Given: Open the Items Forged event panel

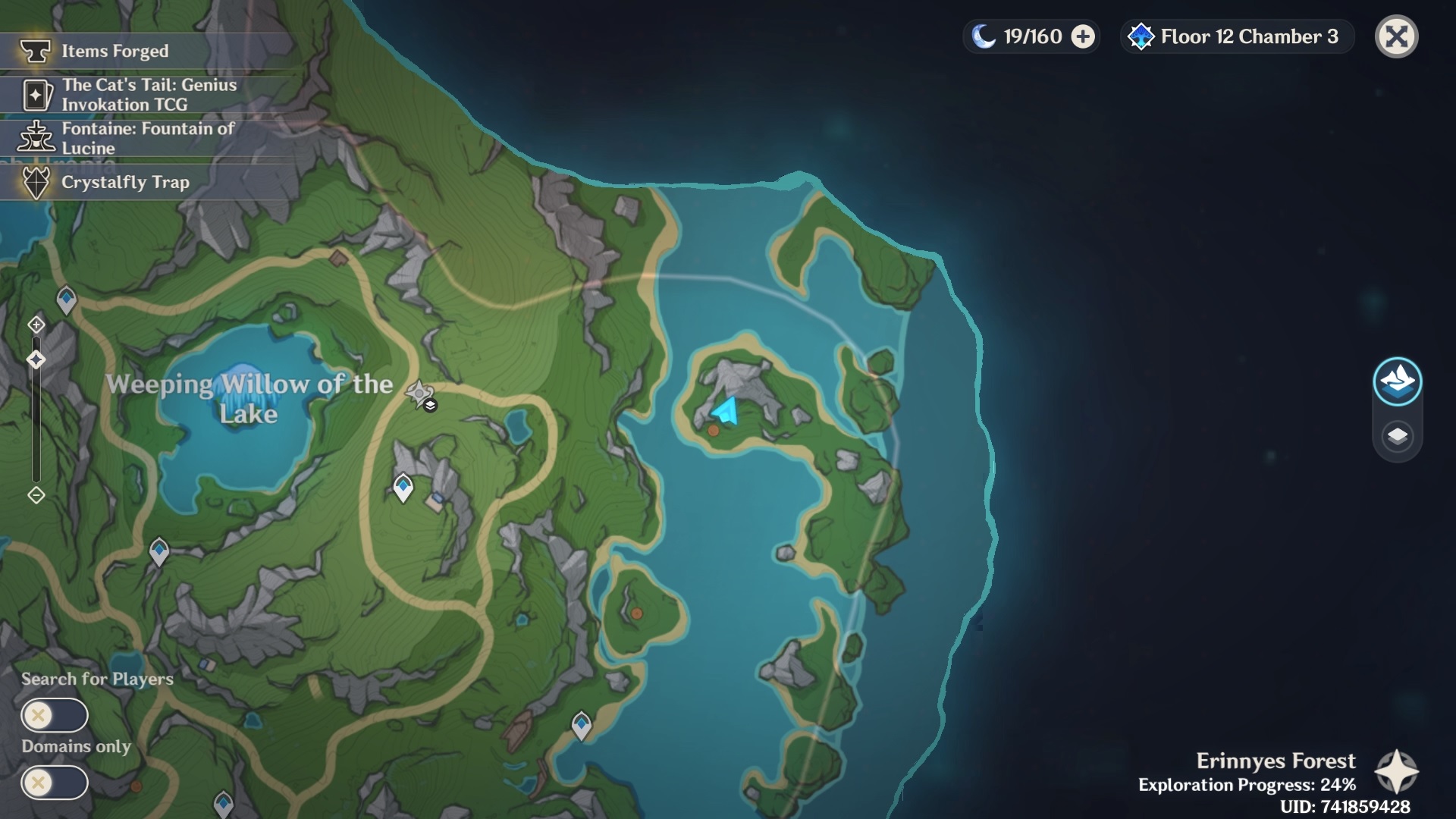Looking at the screenshot, I should pos(114,51).
